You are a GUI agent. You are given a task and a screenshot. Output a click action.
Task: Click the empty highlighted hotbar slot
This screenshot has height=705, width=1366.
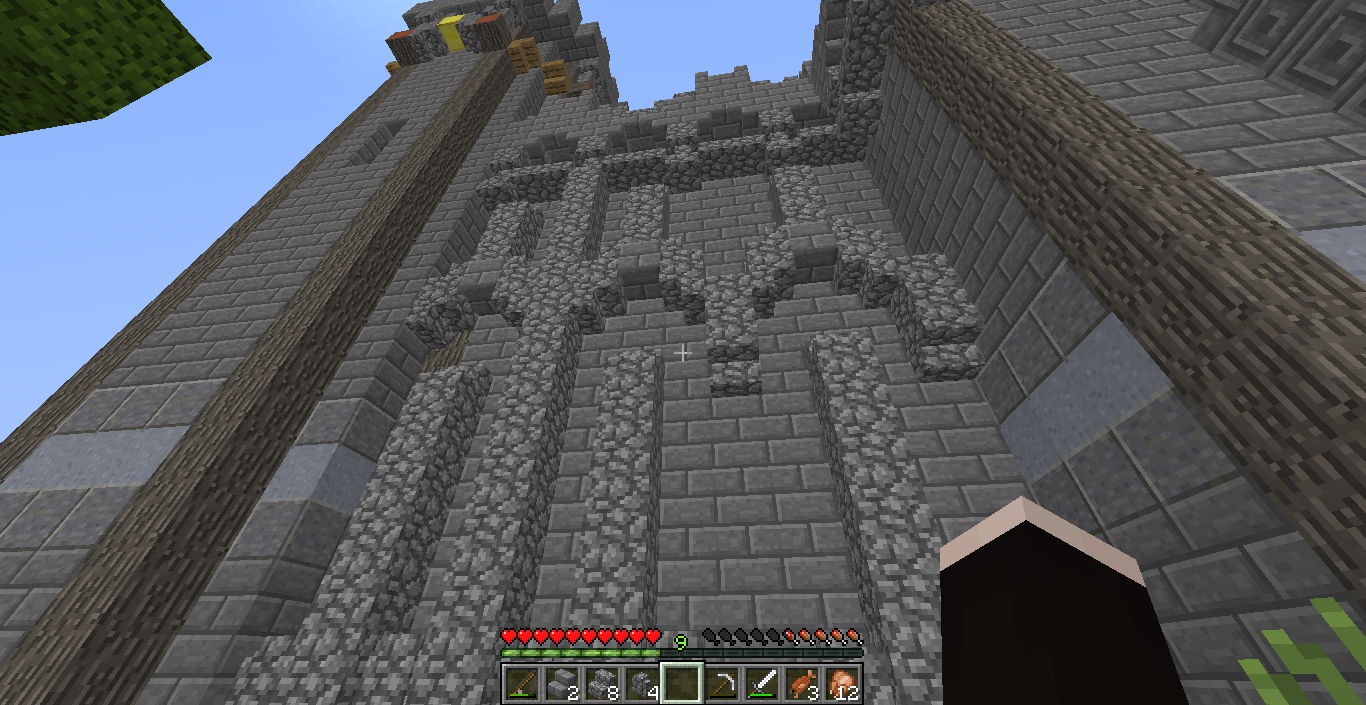coord(681,684)
